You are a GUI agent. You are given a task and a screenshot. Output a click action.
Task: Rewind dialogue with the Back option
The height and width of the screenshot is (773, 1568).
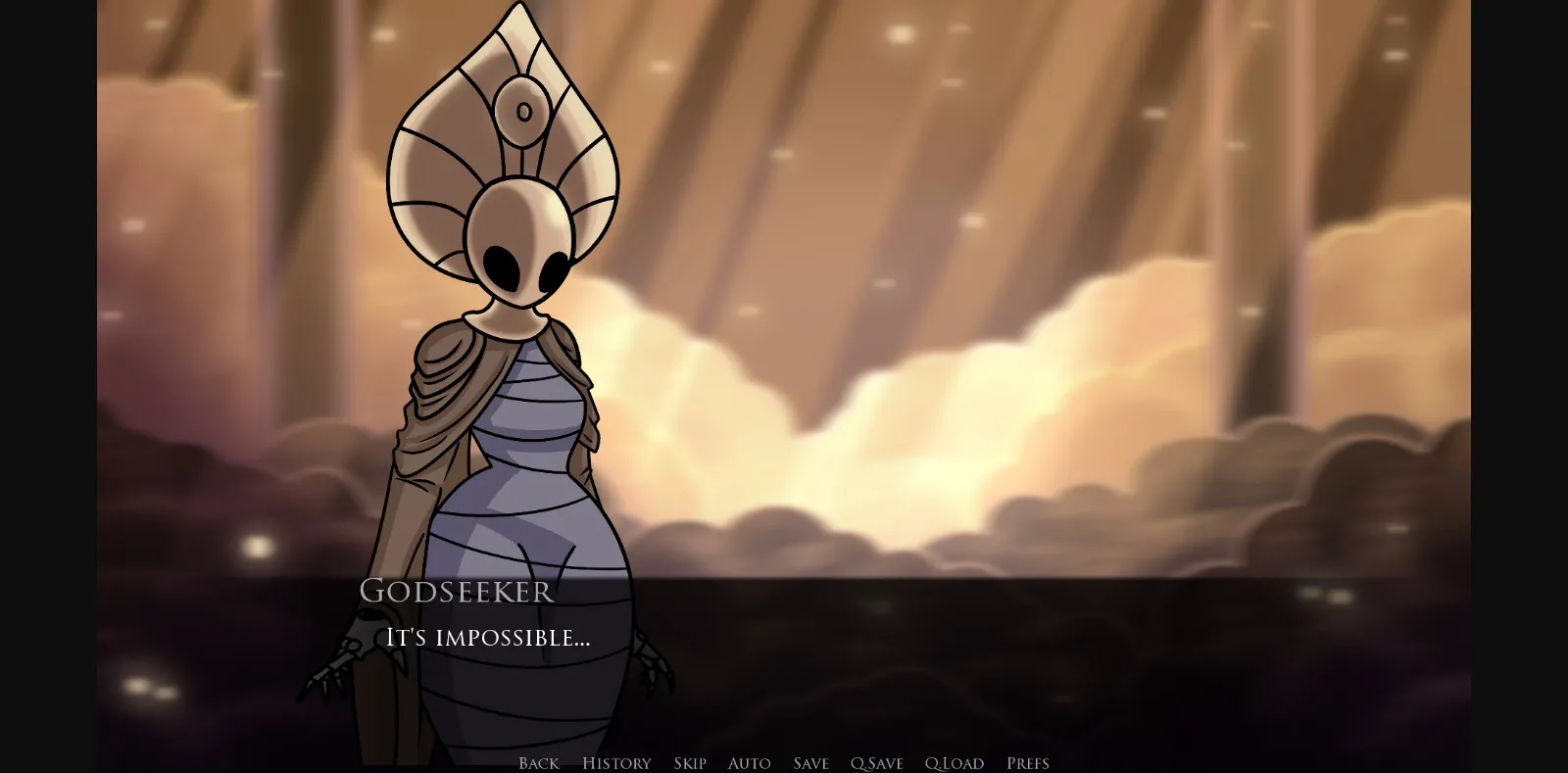[x=538, y=763]
